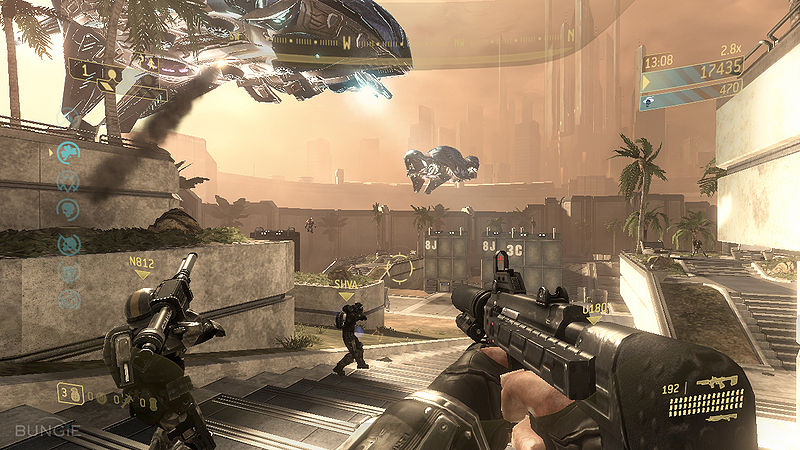Select the skull icon marked by the arrow
This screenshot has width=800, height=450.
pos(68,152)
